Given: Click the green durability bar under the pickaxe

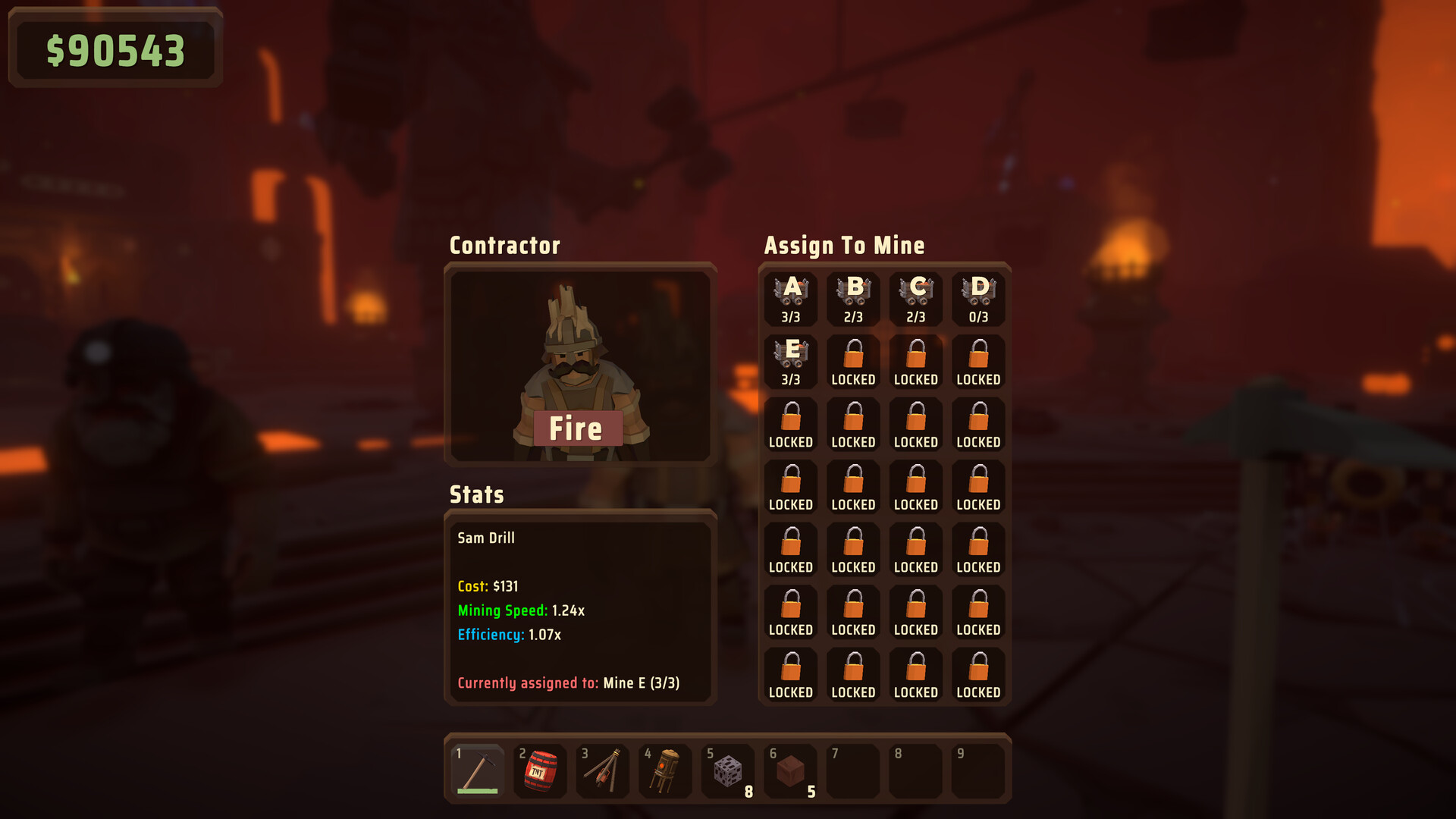Looking at the screenshot, I should [479, 791].
